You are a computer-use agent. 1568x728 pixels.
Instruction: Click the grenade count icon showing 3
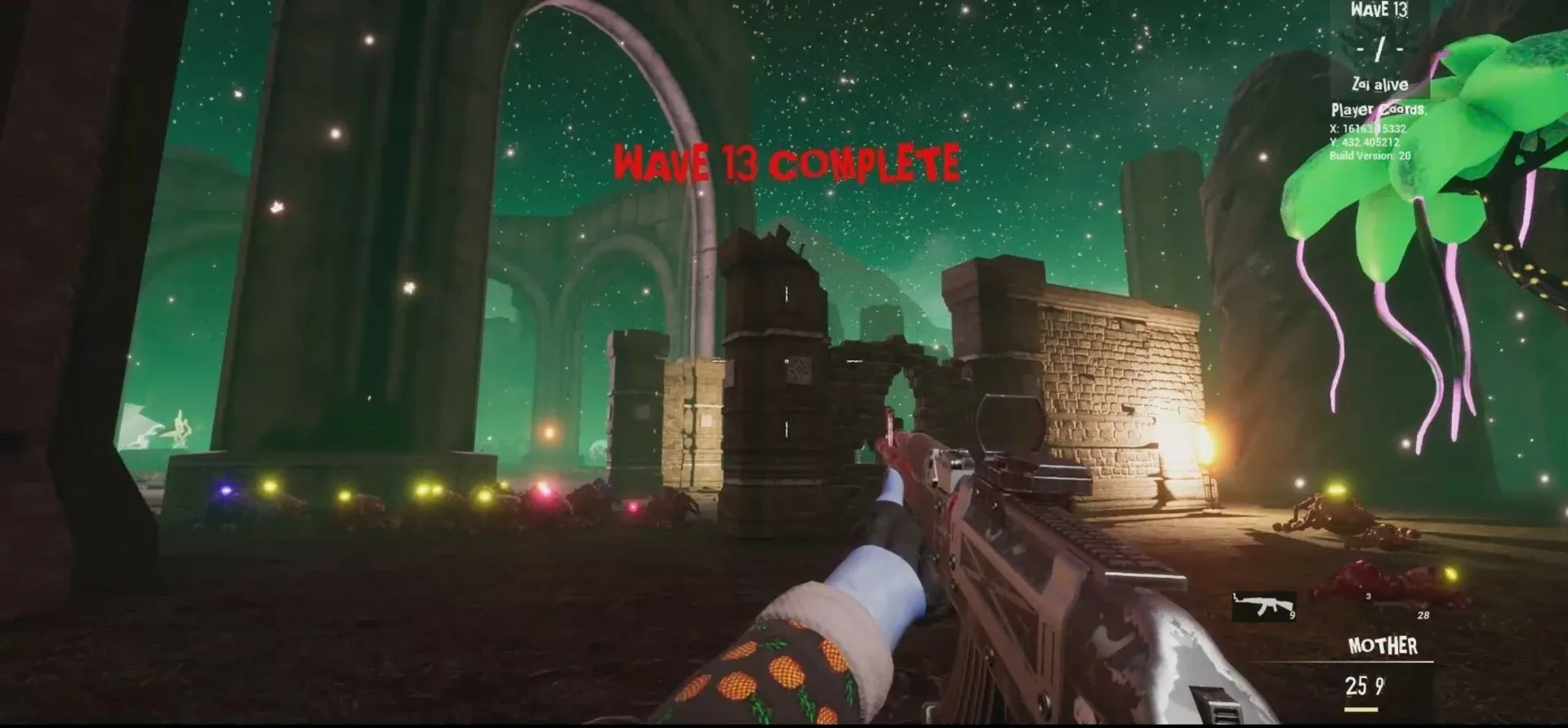pos(1368,596)
